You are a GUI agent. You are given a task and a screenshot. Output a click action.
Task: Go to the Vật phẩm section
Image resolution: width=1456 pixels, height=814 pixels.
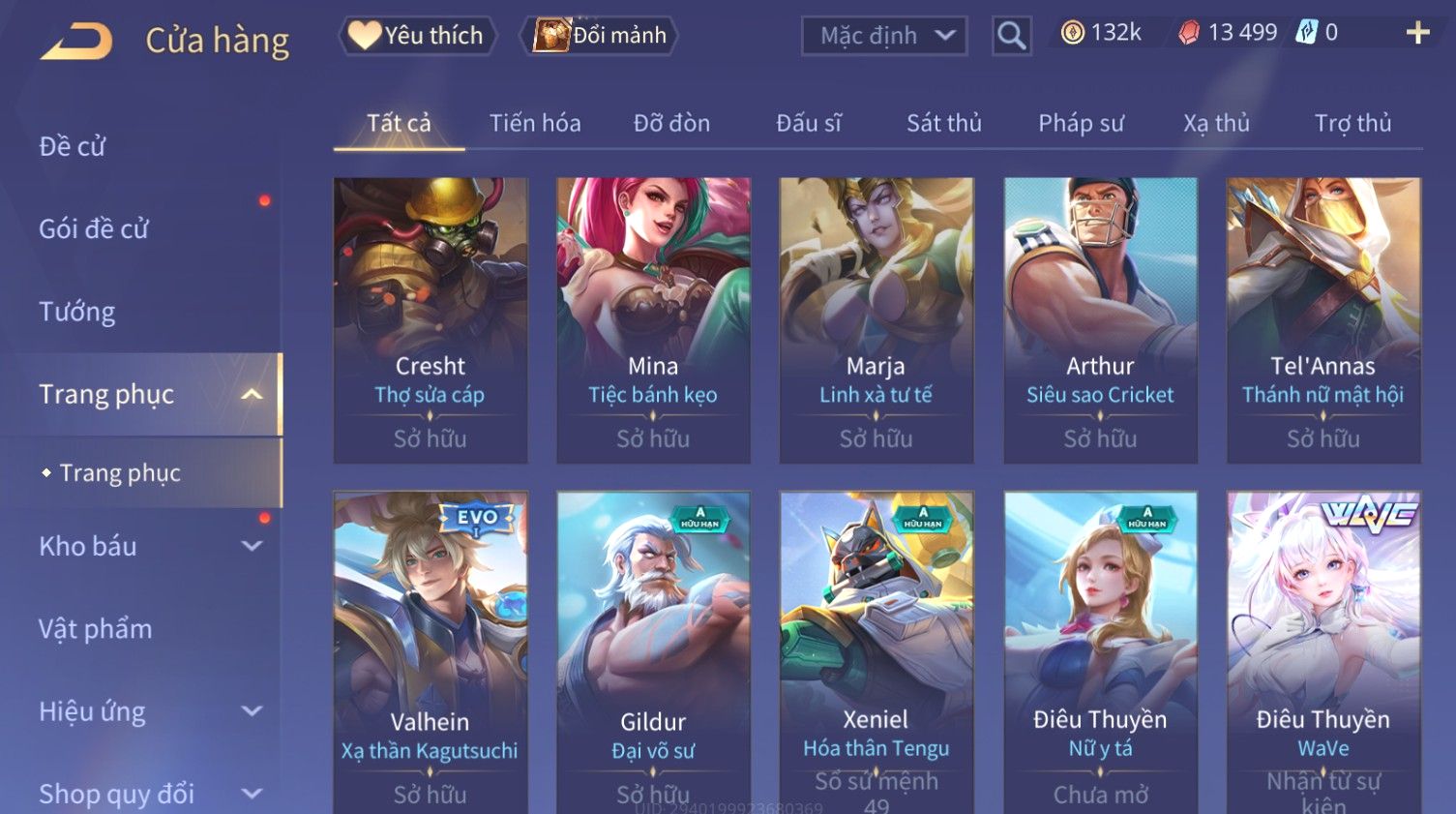click(x=96, y=629)
